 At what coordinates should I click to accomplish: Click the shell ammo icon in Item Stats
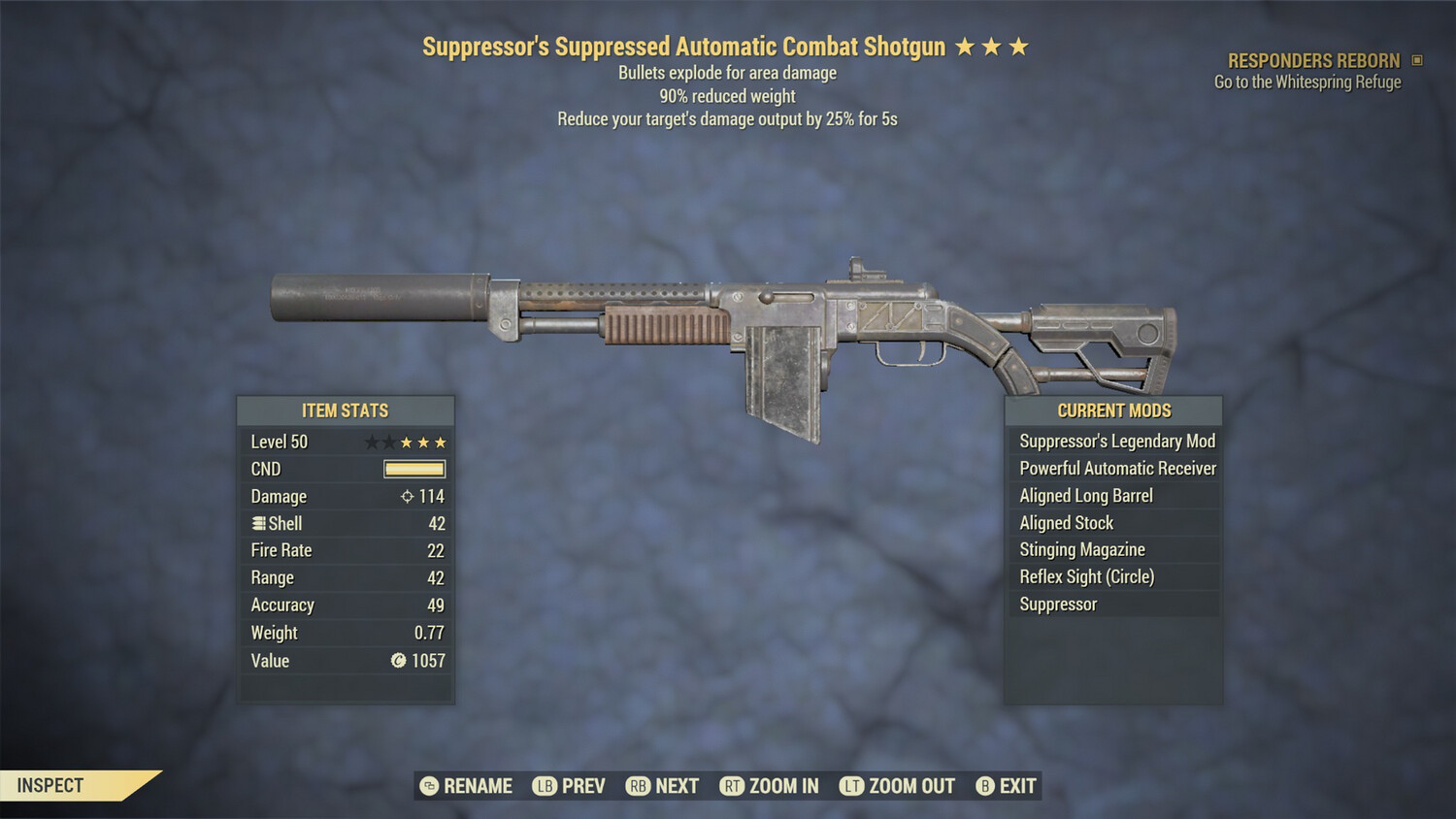[258, 523]
